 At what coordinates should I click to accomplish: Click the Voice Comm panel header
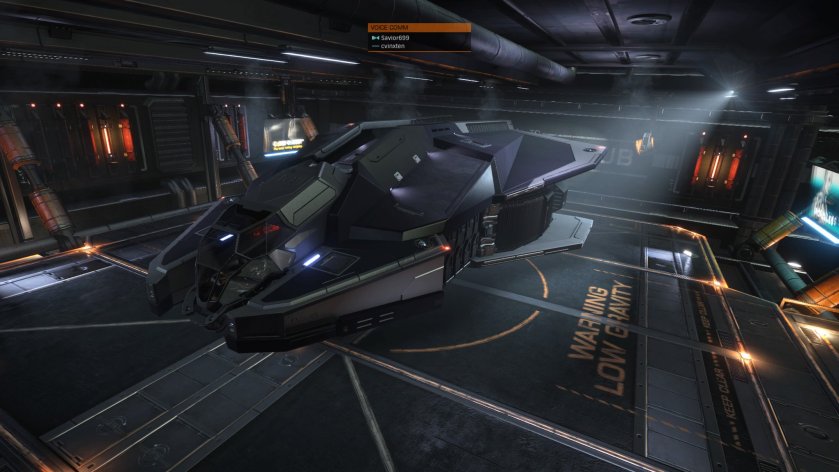pos(419,28)
